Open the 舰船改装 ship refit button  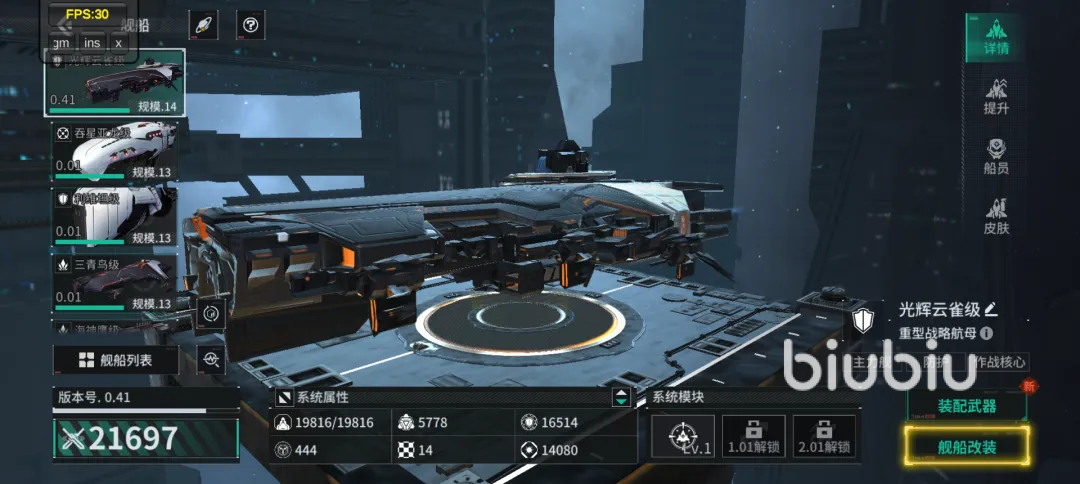coord(966,446)
